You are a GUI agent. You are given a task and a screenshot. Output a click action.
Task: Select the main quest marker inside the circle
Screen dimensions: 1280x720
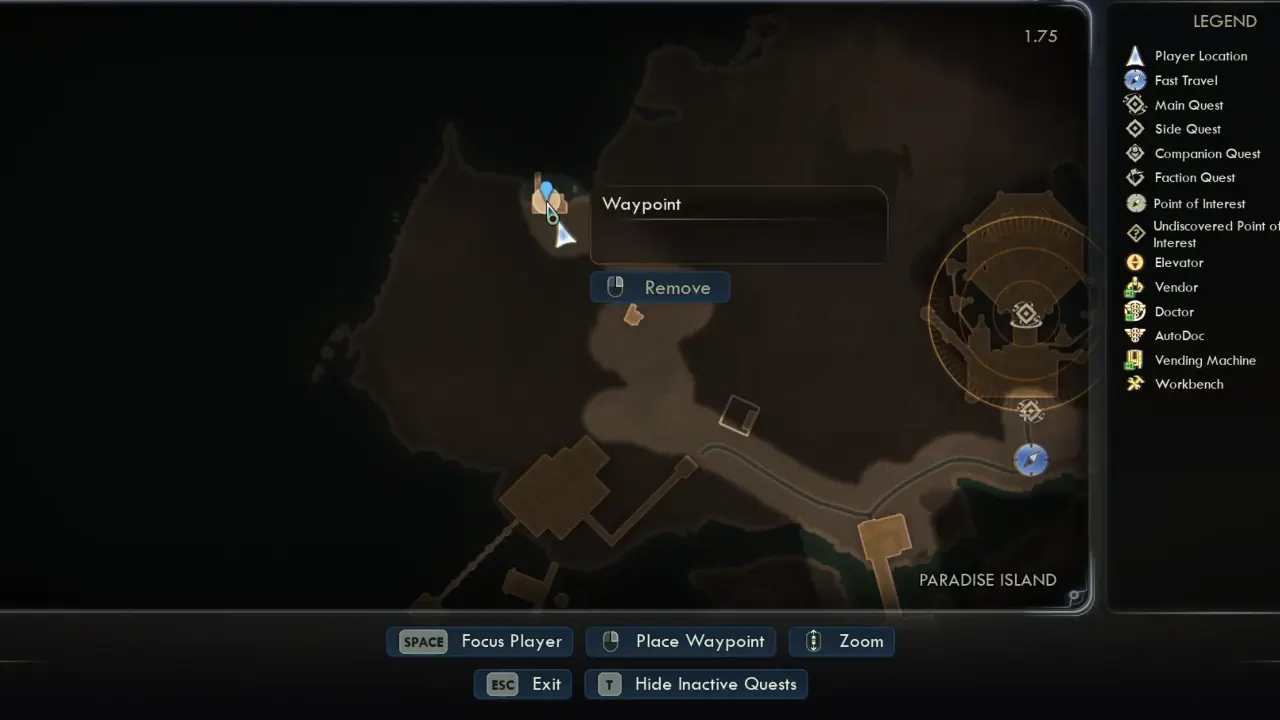pyautogui.click(x=1025, y=316)
